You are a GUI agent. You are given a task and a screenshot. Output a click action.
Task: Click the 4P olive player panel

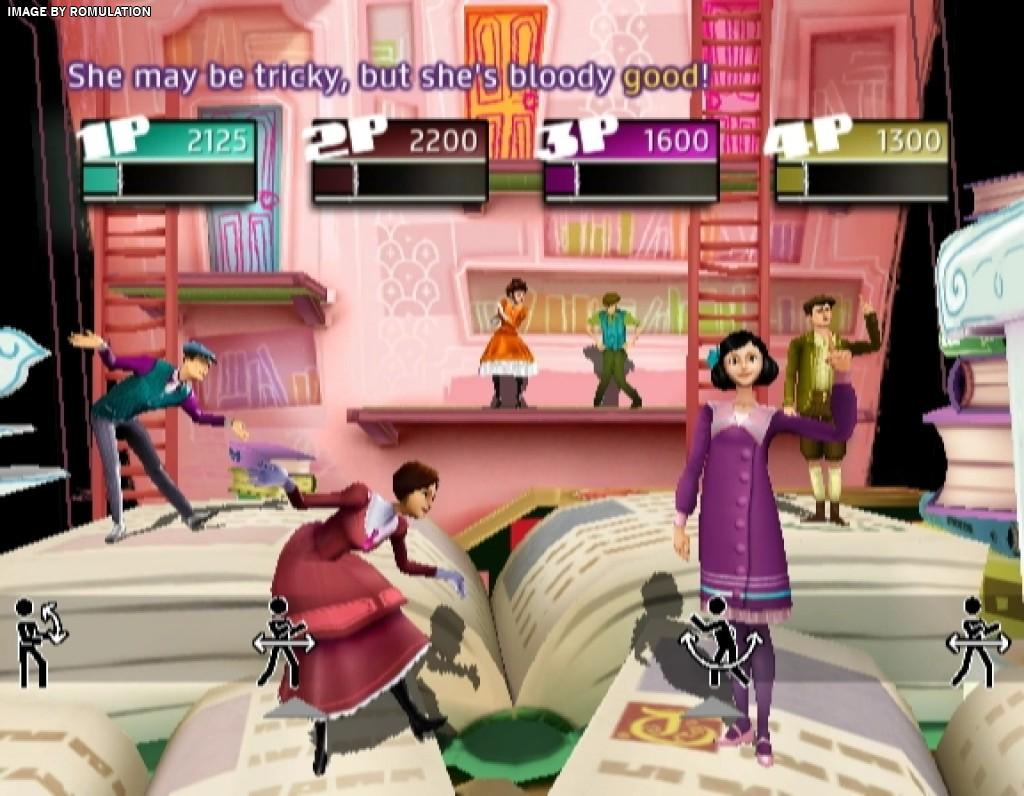(x=861, y=162)
